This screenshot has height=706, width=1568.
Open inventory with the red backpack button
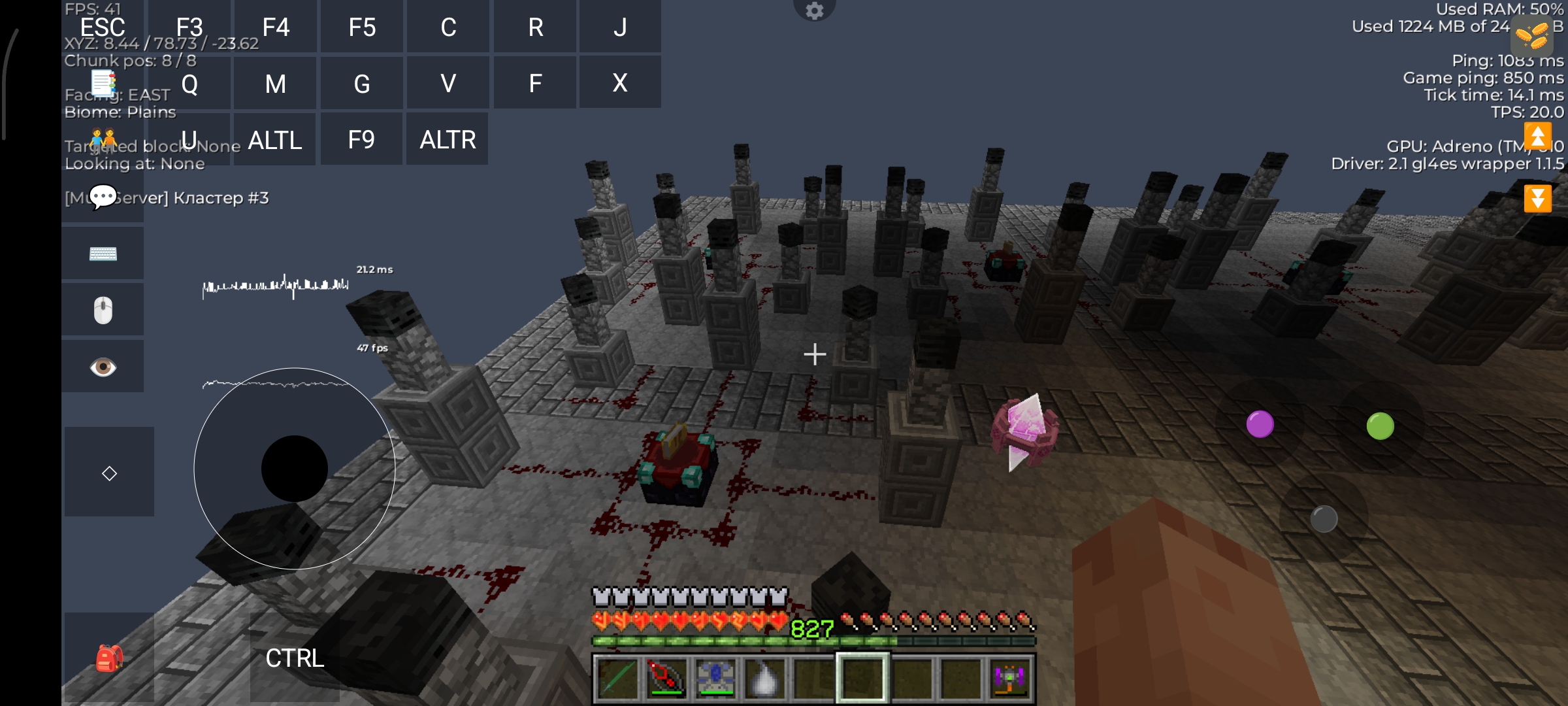click(109, 658)
